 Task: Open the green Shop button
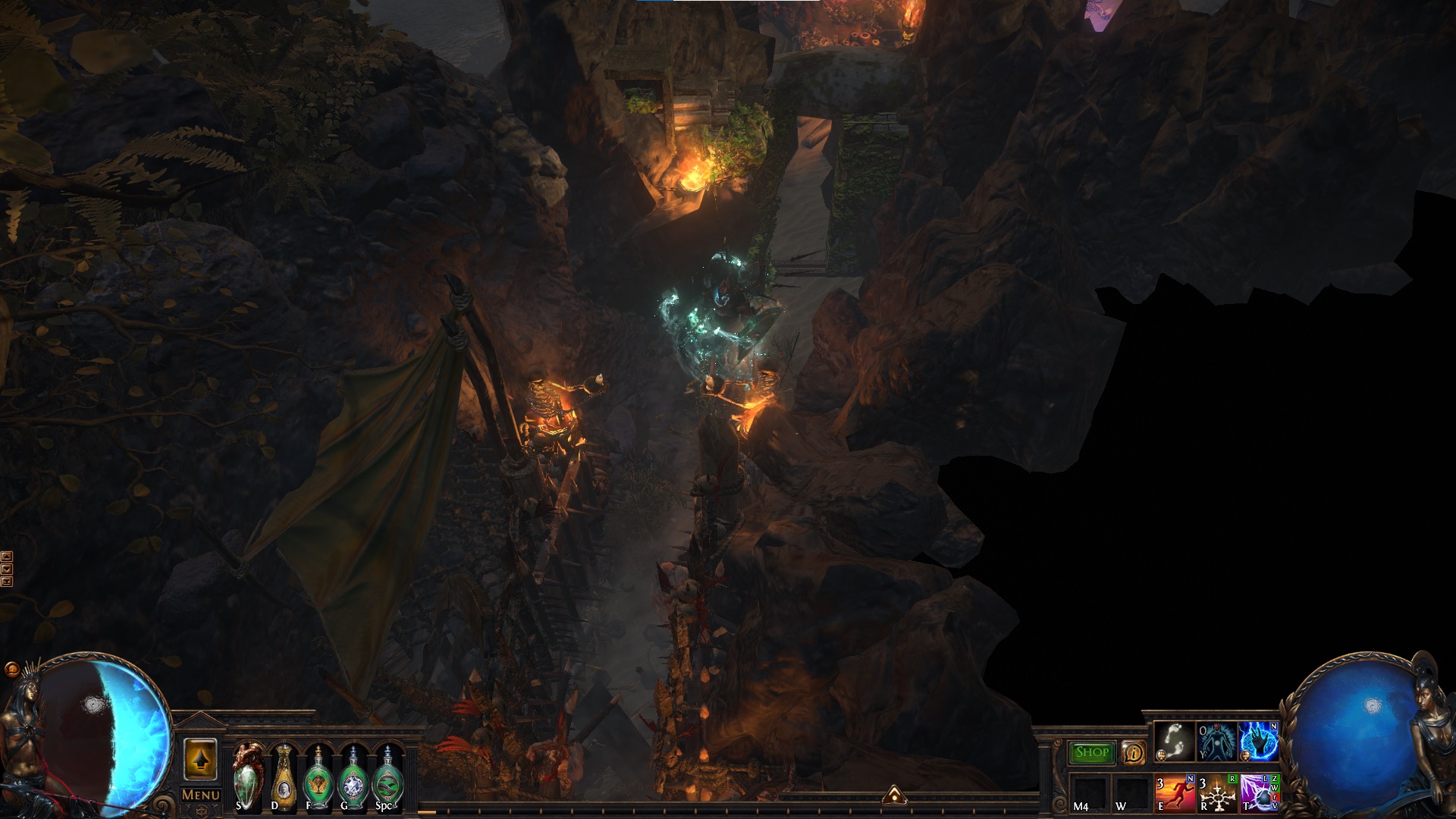pos(1091,752)
